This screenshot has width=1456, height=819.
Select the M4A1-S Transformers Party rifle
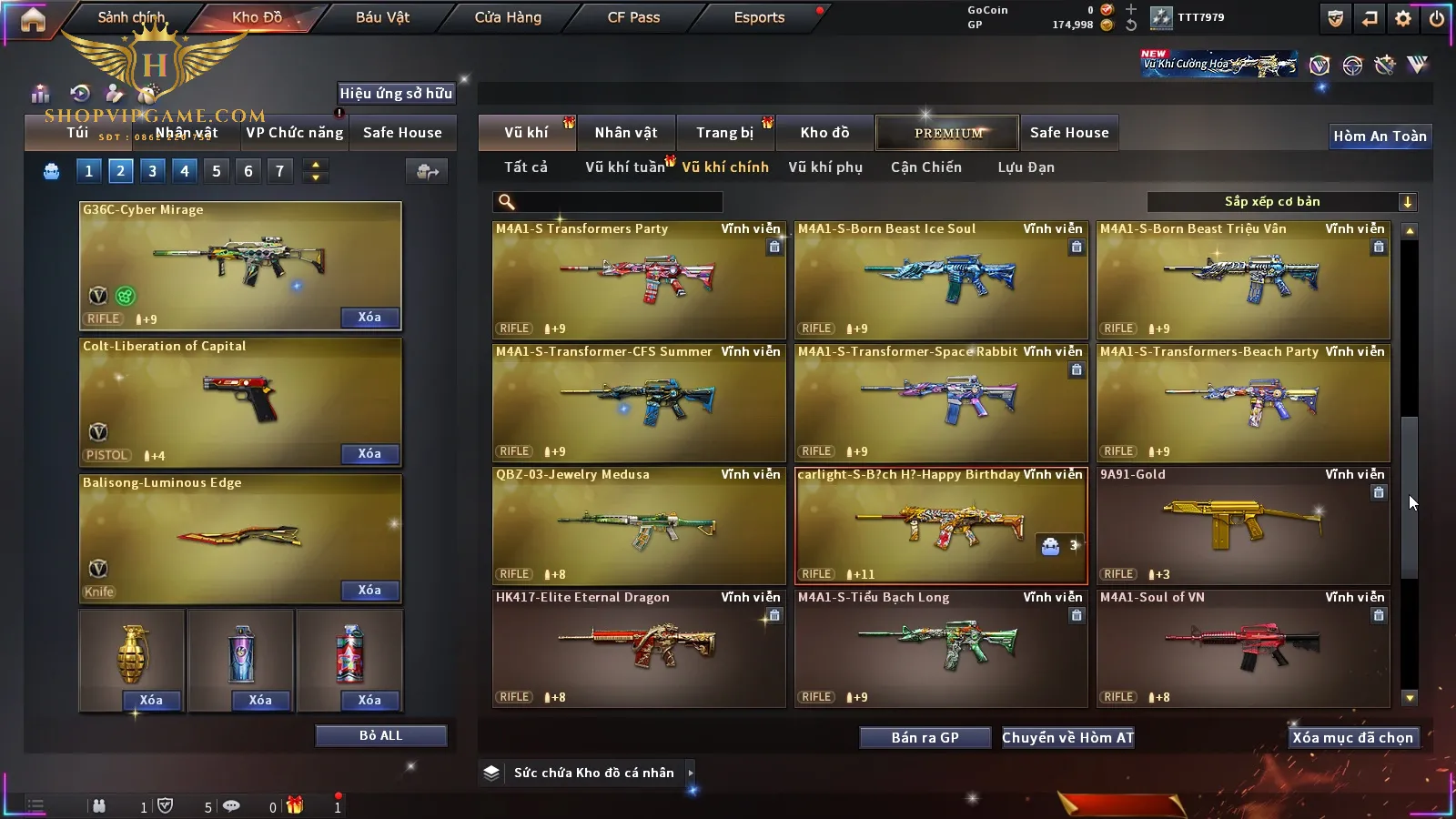coord(639,280)
